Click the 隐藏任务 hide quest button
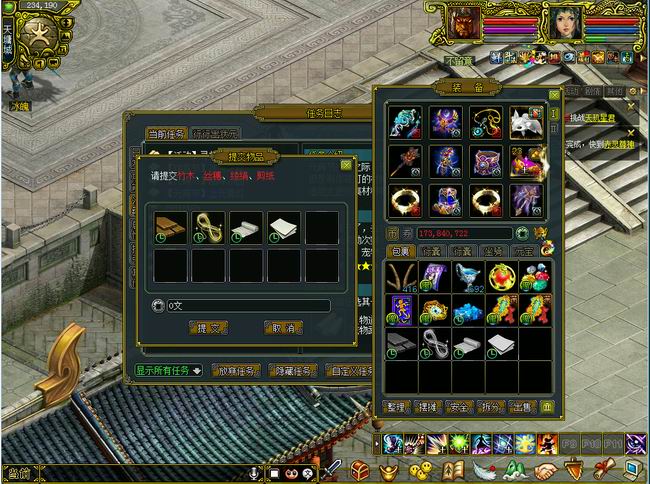Viewport: 650px width, 484px height. click(x=294, y=370)
